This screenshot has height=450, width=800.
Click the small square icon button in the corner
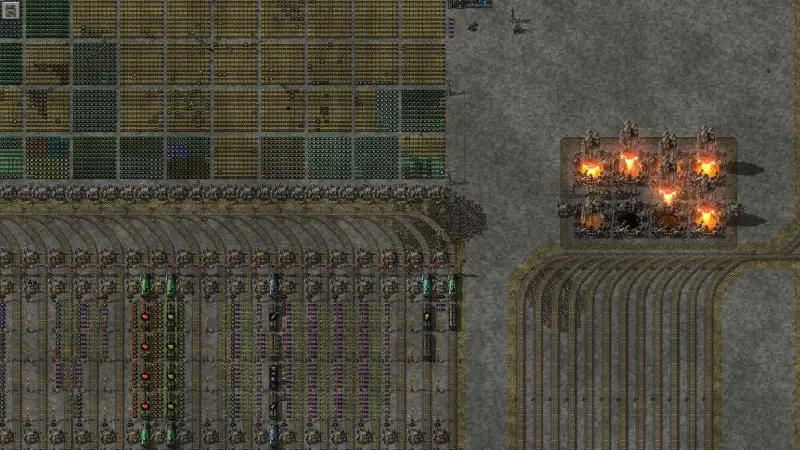[x=11, y=10]
